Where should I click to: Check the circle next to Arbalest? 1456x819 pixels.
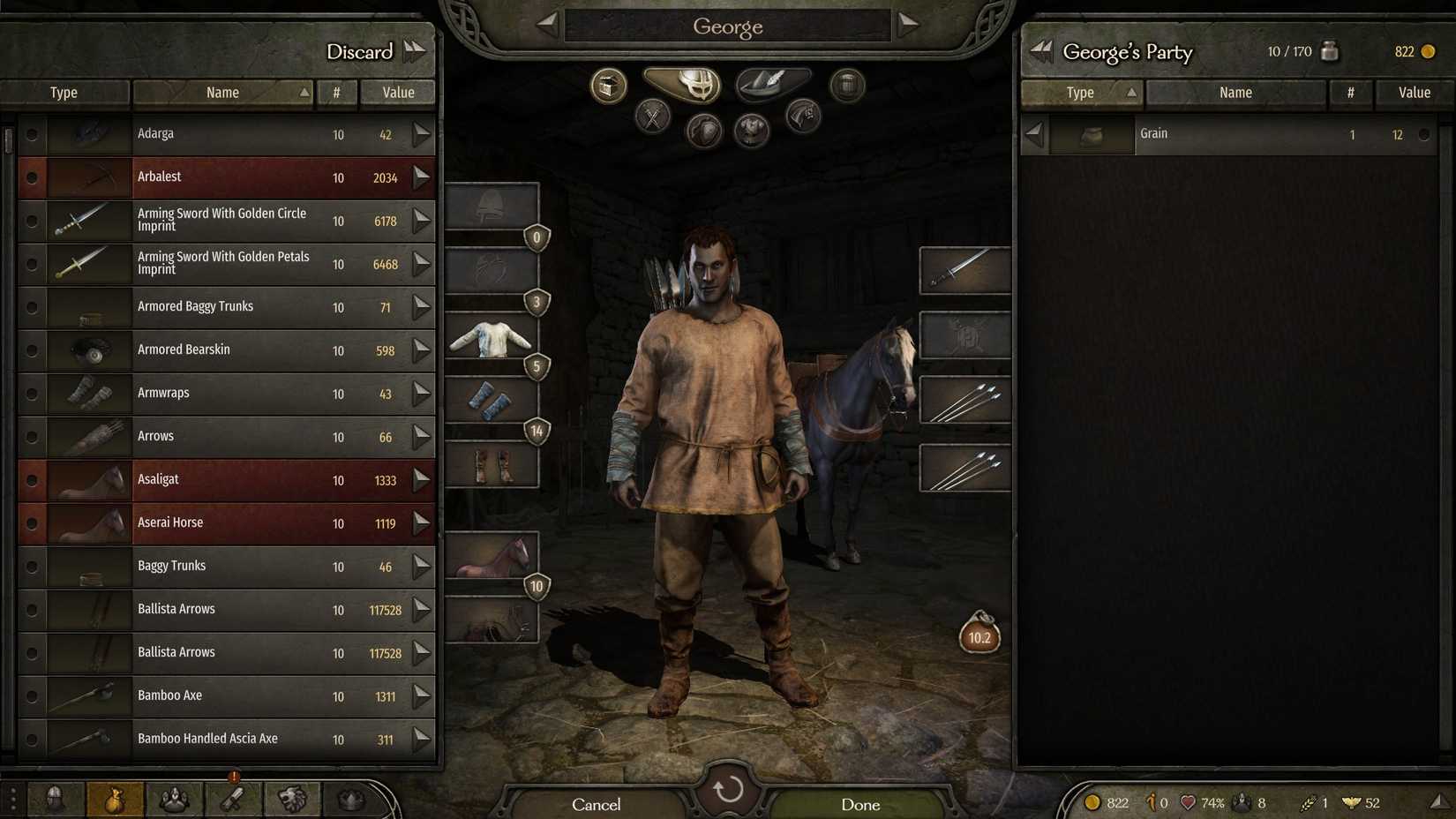[32, 177]
